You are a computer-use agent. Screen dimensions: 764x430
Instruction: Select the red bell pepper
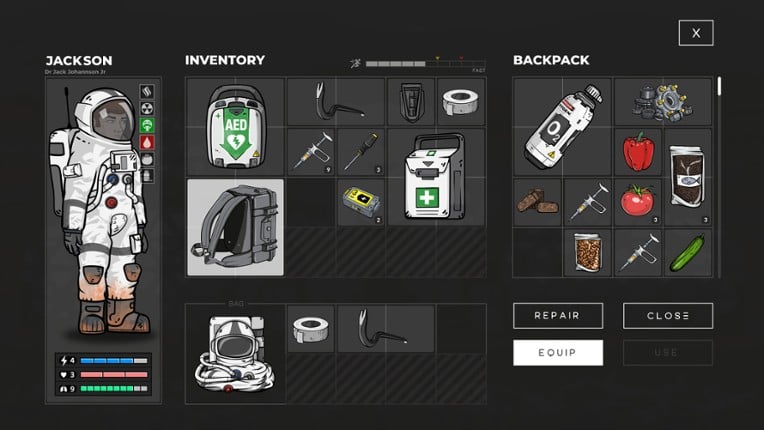(x=638, y=152)
